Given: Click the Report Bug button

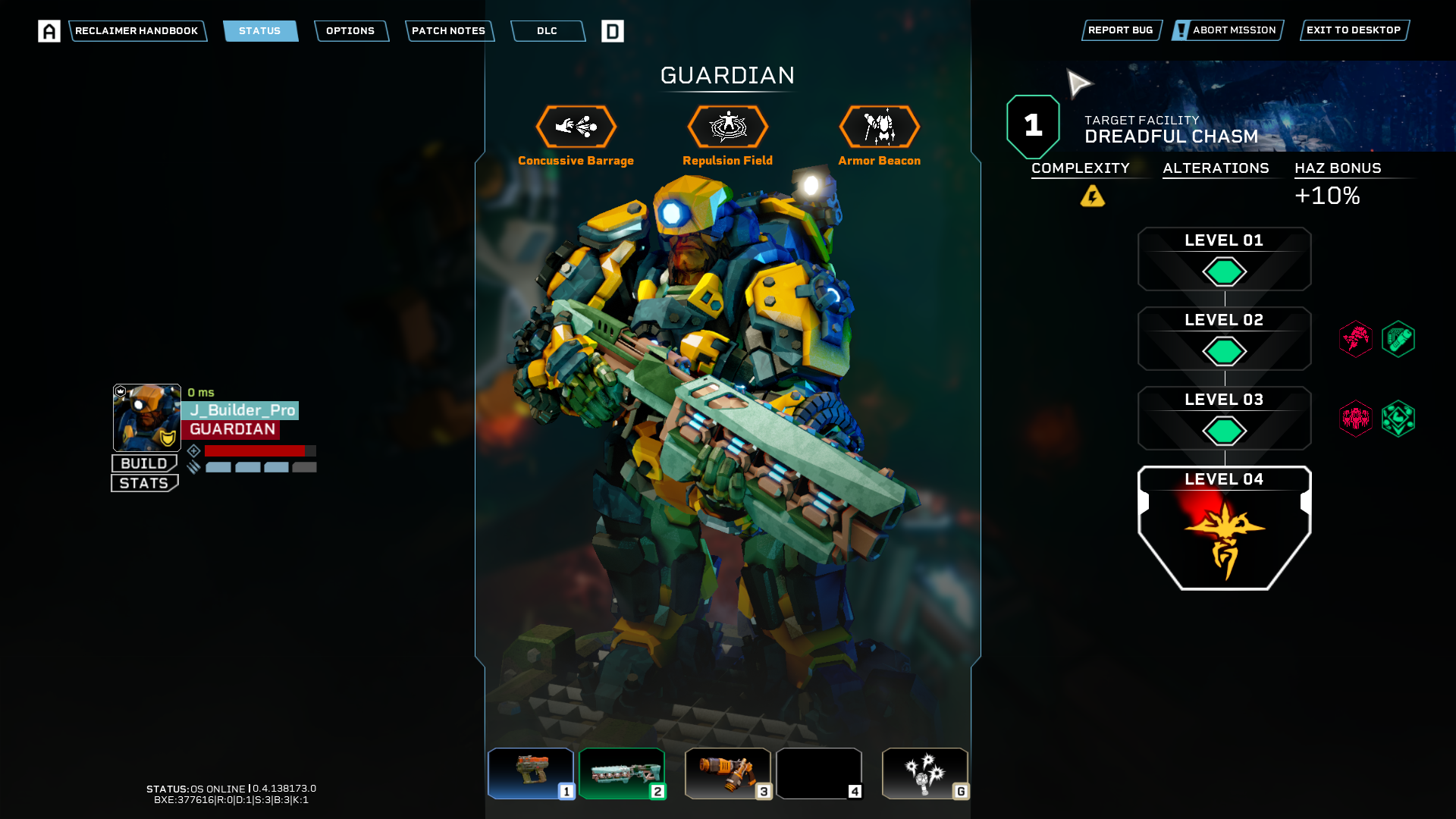Looking at the screenshot, I should tap(1121, 30).
